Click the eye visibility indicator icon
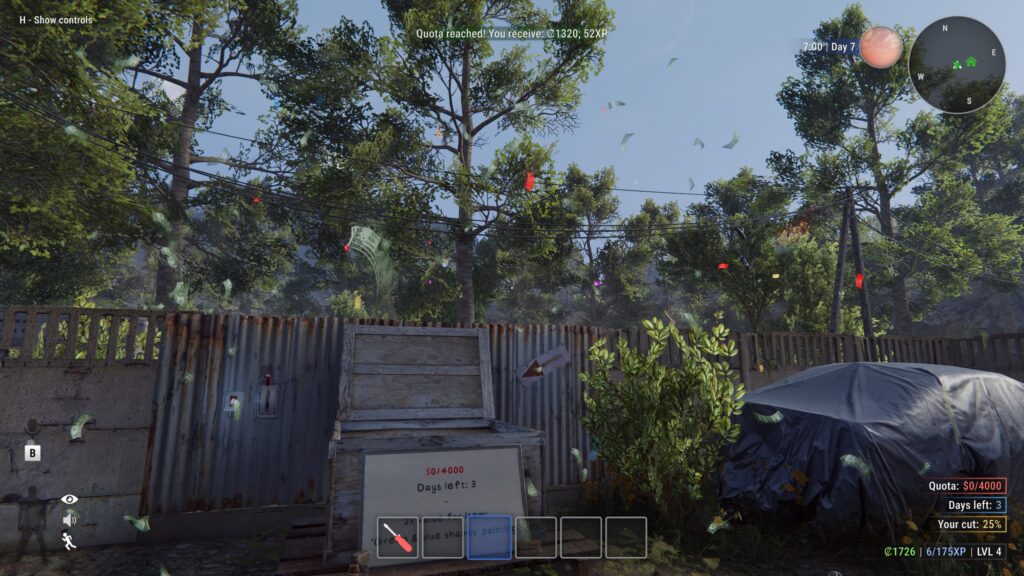 coord(69,499)
